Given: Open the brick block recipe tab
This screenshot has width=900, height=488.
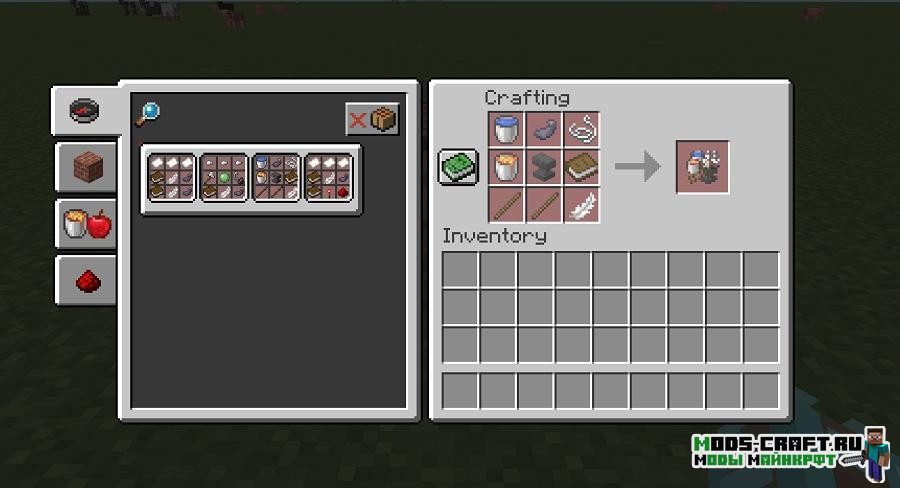Looking at the screenshot, I should [84, 166].
